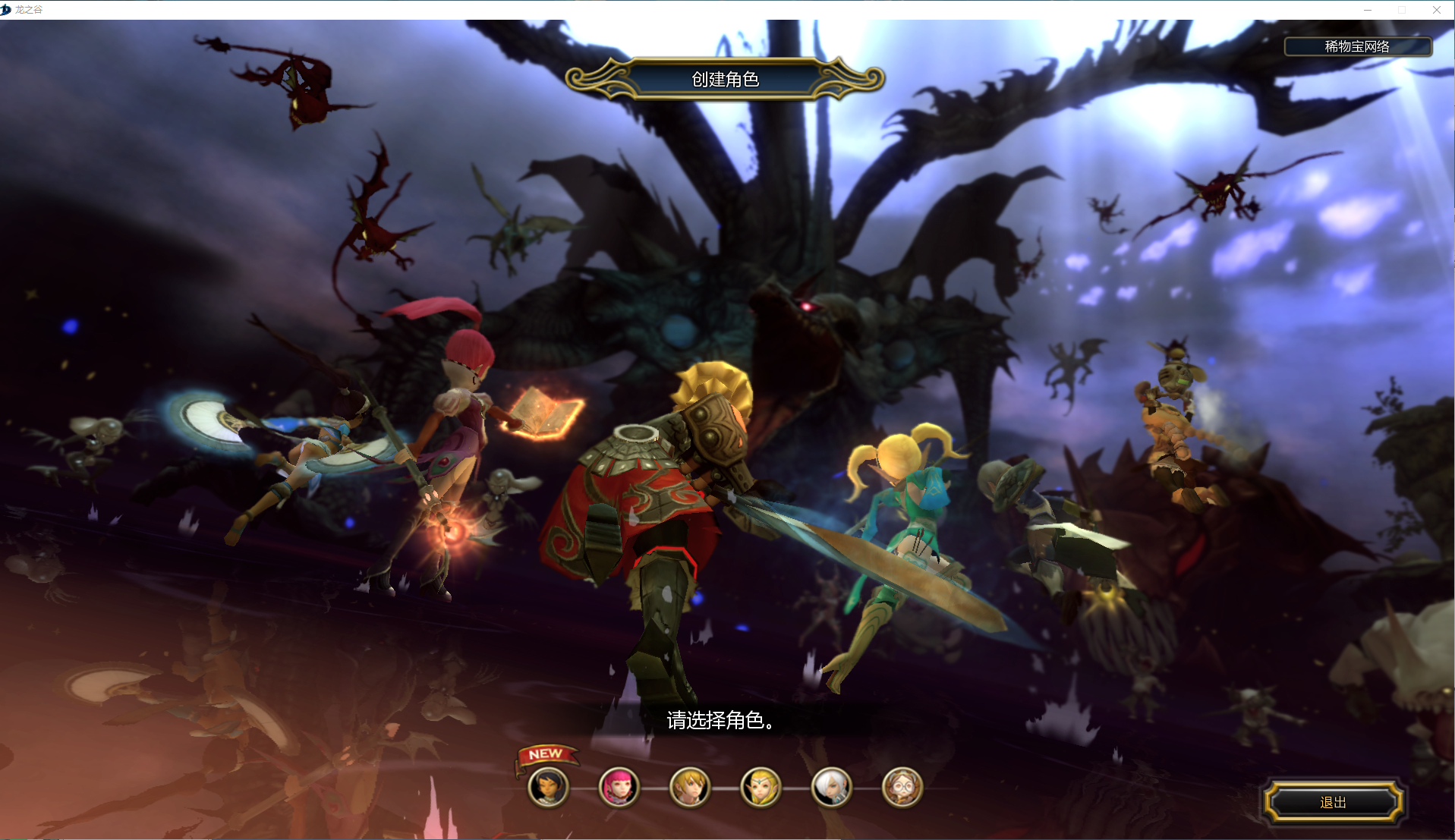Close the game window
The width and height of the screenshot is (1455, 840).
pyautogui.click(x=1436, y=10)
